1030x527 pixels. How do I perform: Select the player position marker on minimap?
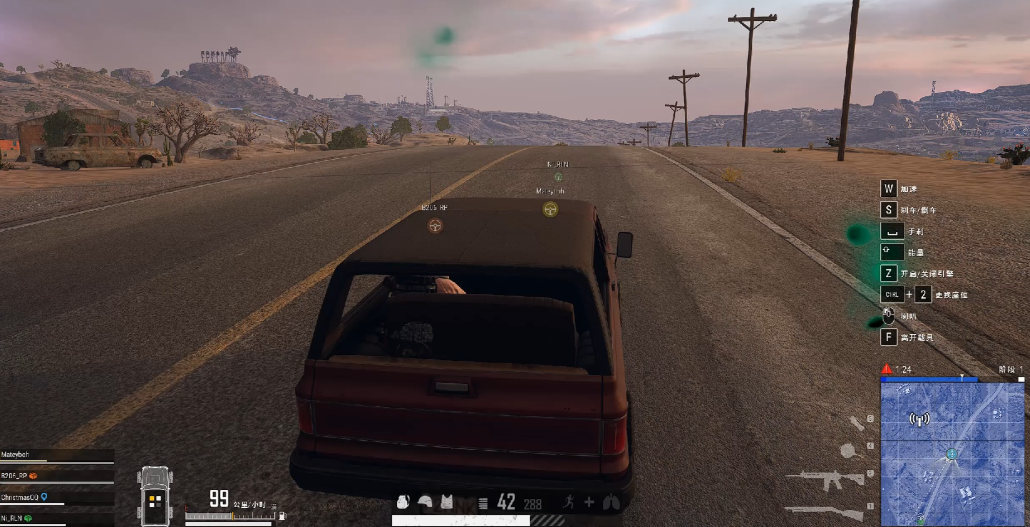pos(951,455)
